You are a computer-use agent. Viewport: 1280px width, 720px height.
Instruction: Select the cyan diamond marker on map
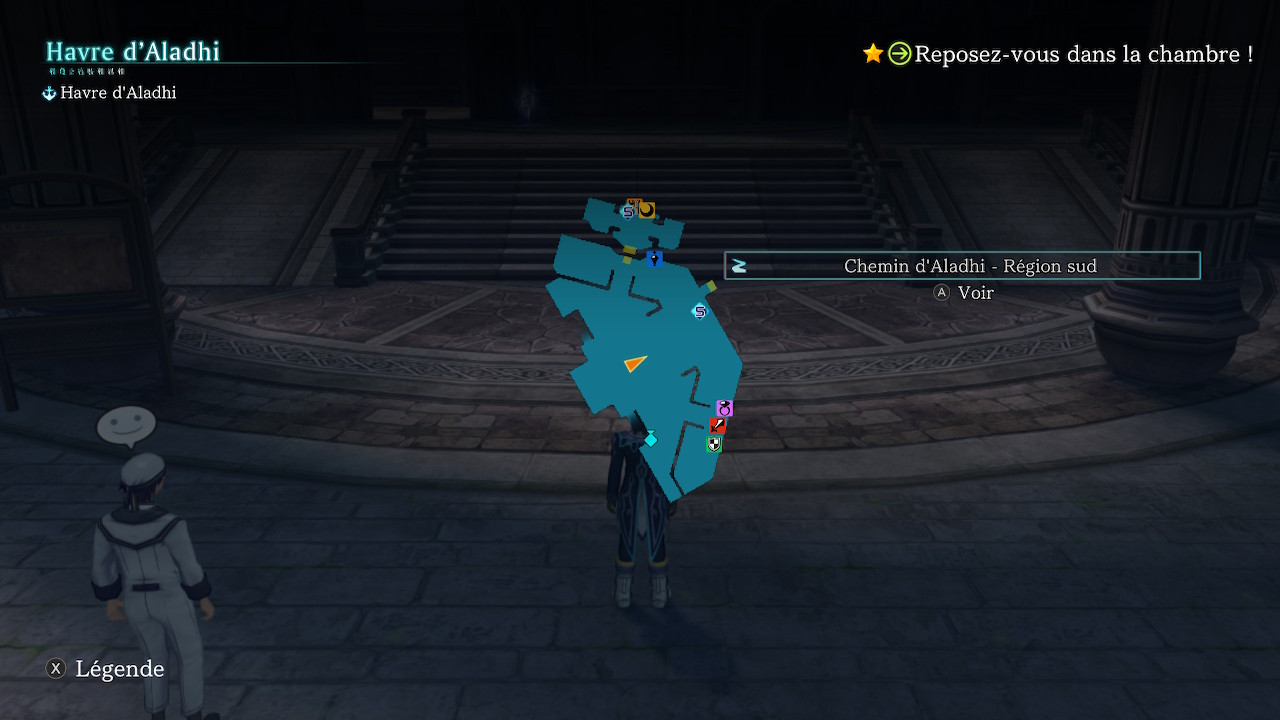click(650, 439)
